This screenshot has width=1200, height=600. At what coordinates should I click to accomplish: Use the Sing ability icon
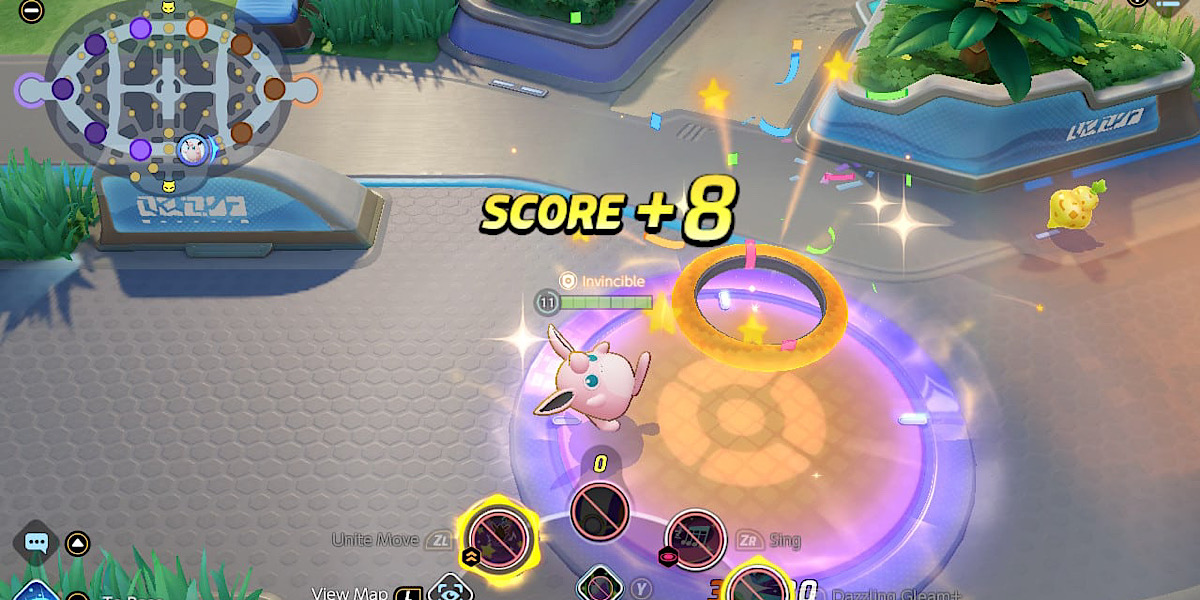click(x=694, y=540)
